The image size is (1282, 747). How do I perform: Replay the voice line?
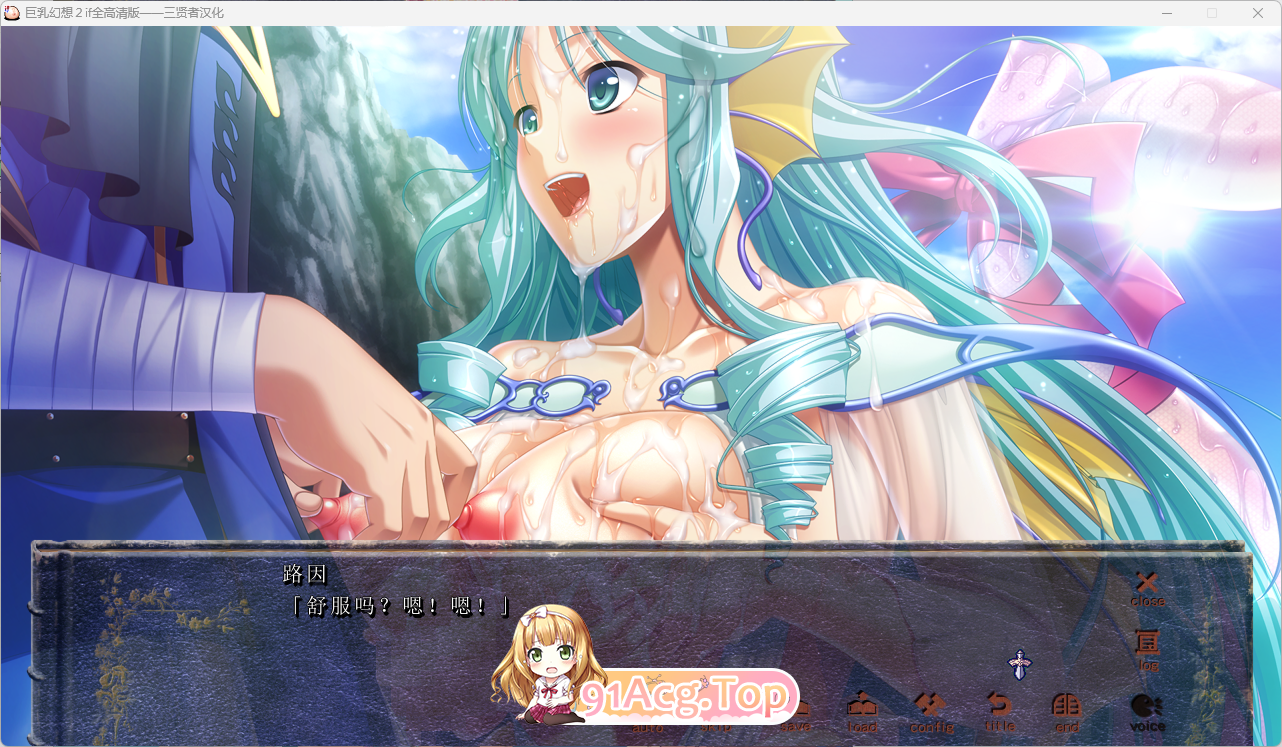(1147, 712)
